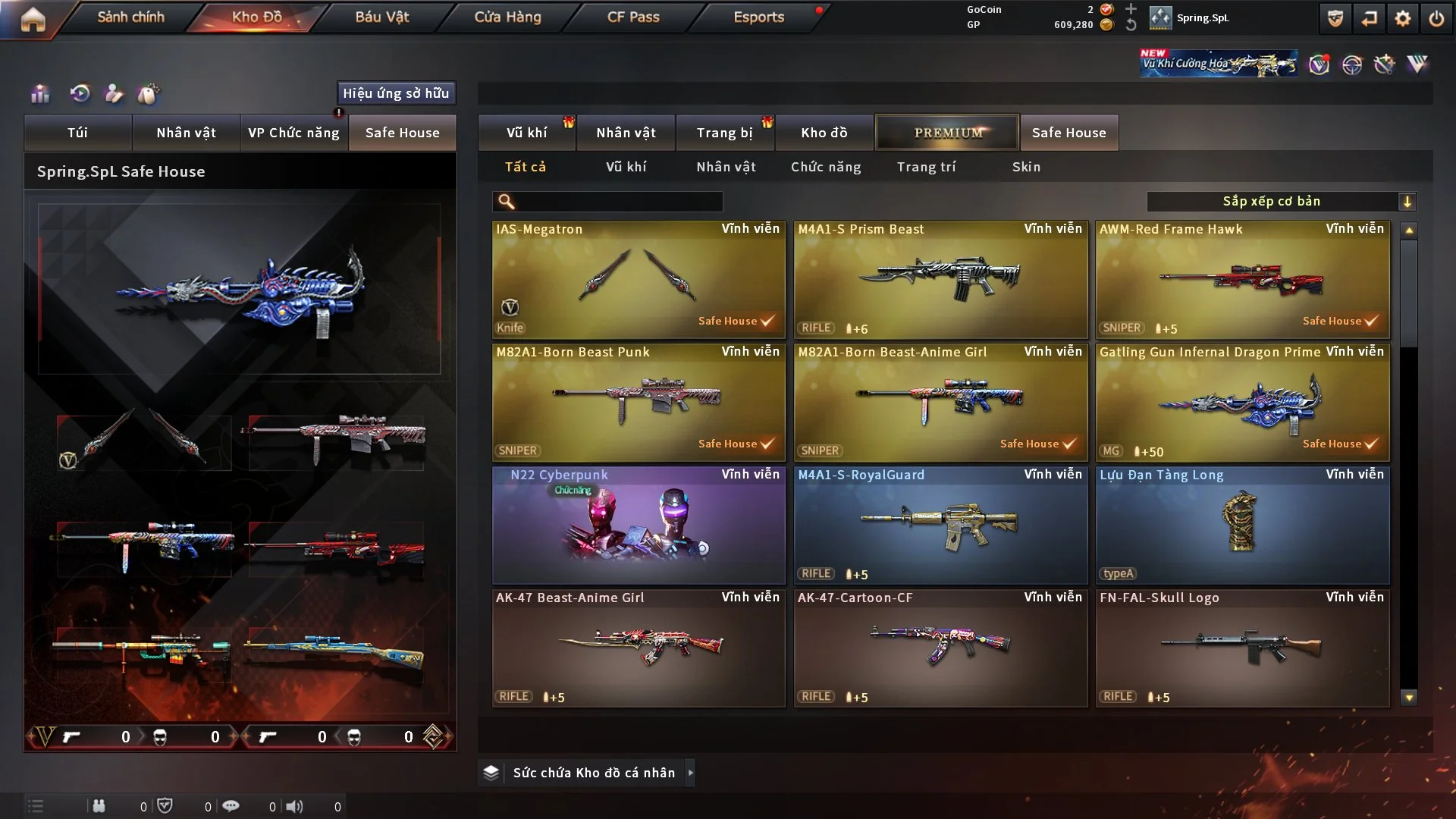Open the Cửa Hàng shop menu
The image size is (1456, 819).
pos(507,17)
